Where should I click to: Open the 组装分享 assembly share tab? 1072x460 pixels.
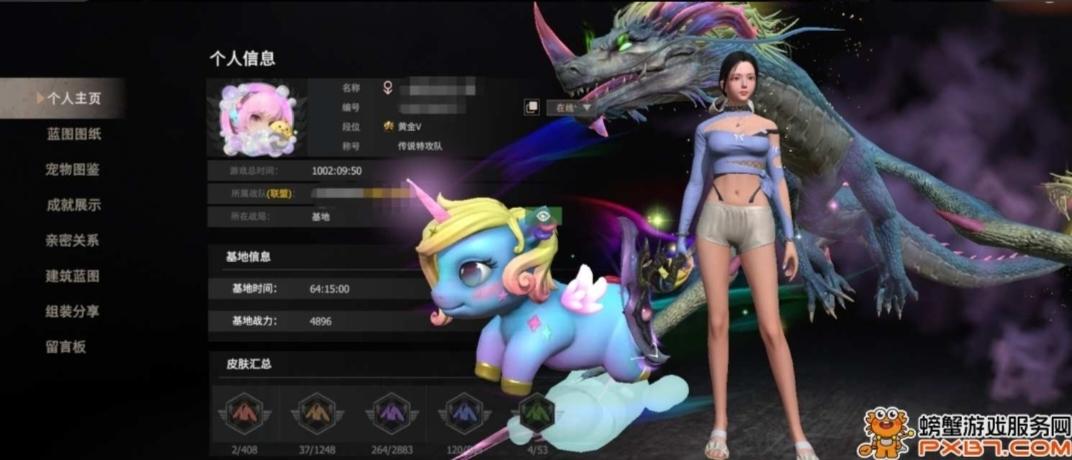[73, 311]
